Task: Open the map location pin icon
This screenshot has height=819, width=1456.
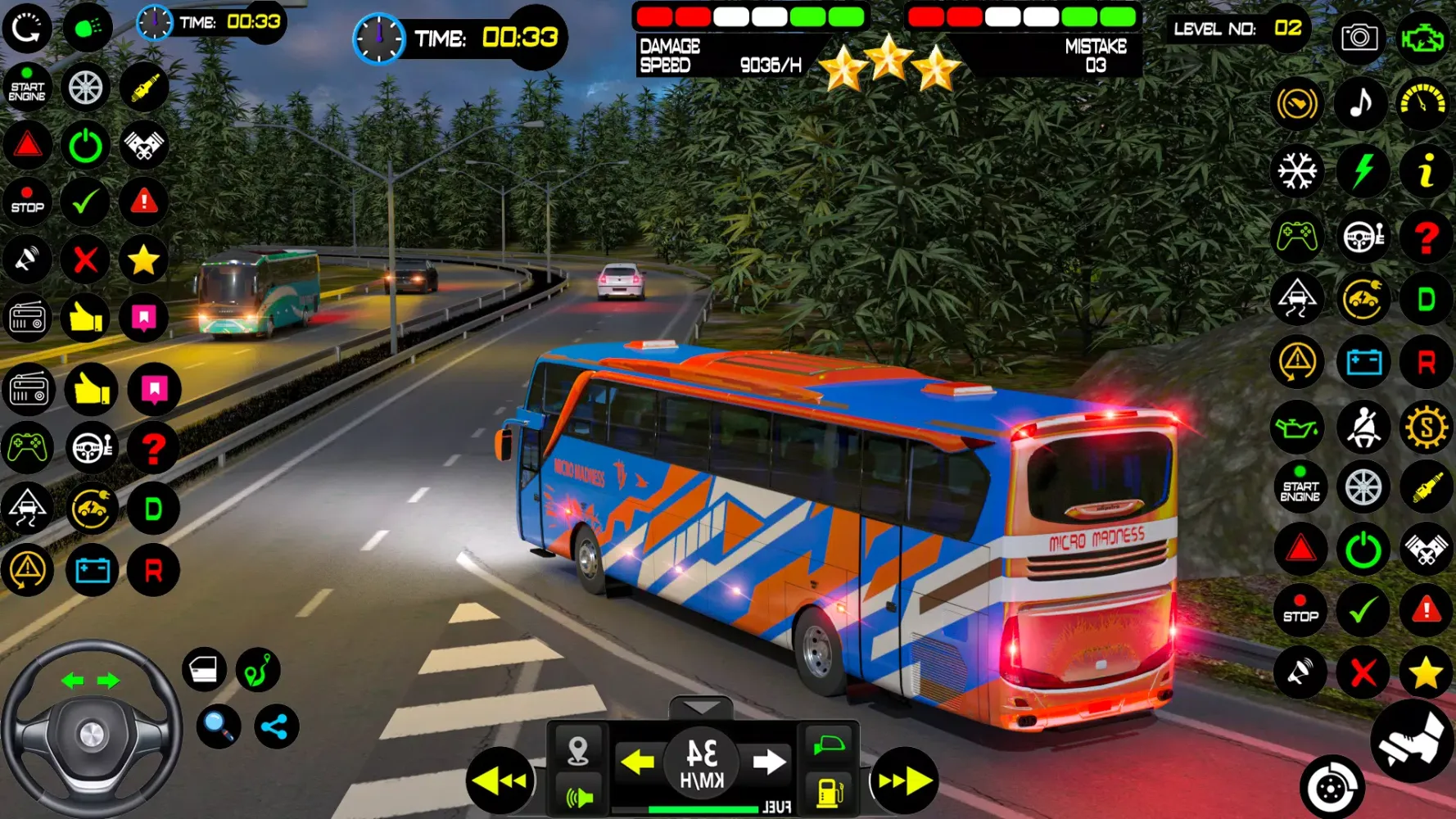Action: (x=578, y=749)
